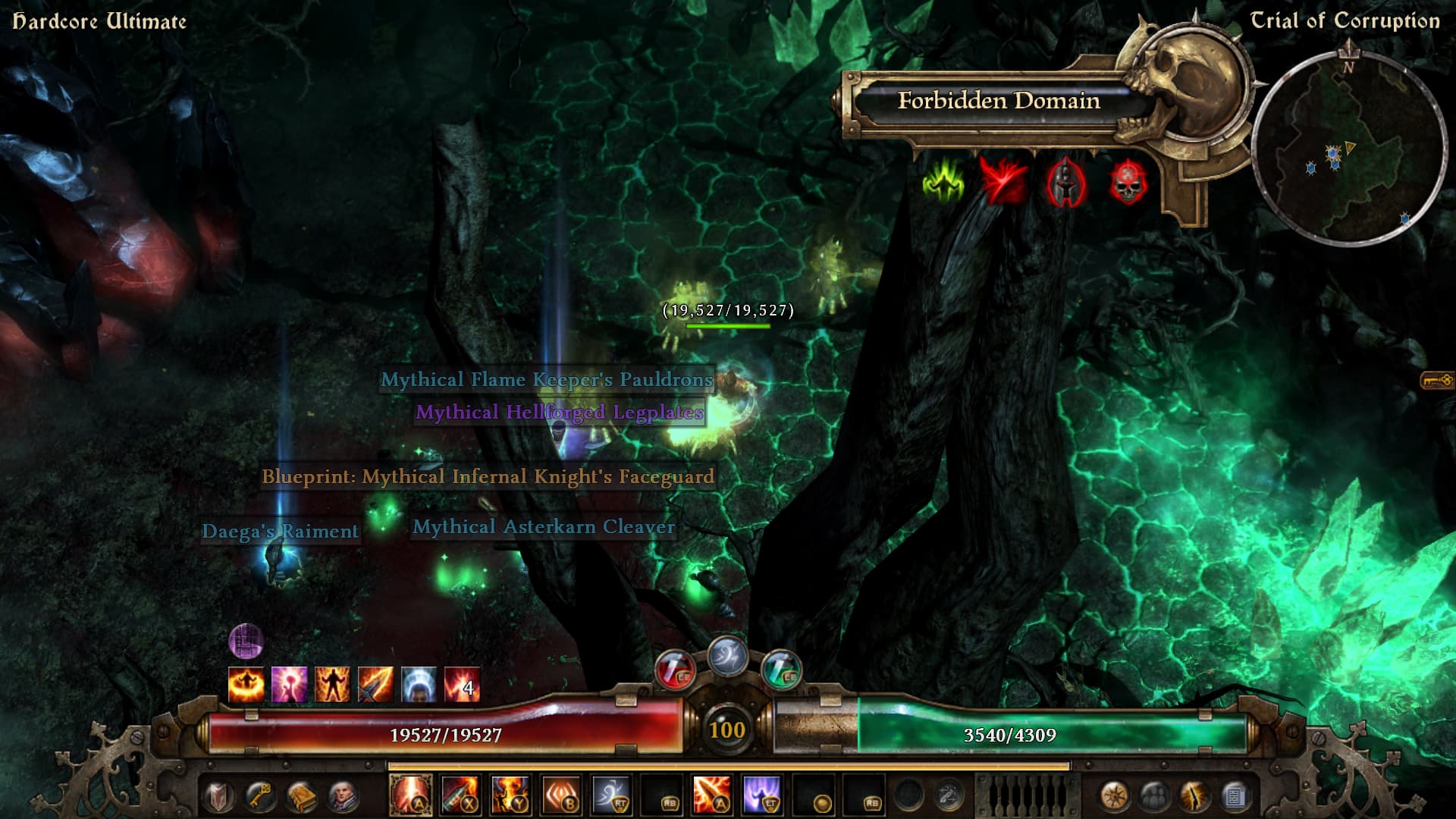The image size is (1456, 819).
Task: Drink the red health potion
Action: coord(674,670)
